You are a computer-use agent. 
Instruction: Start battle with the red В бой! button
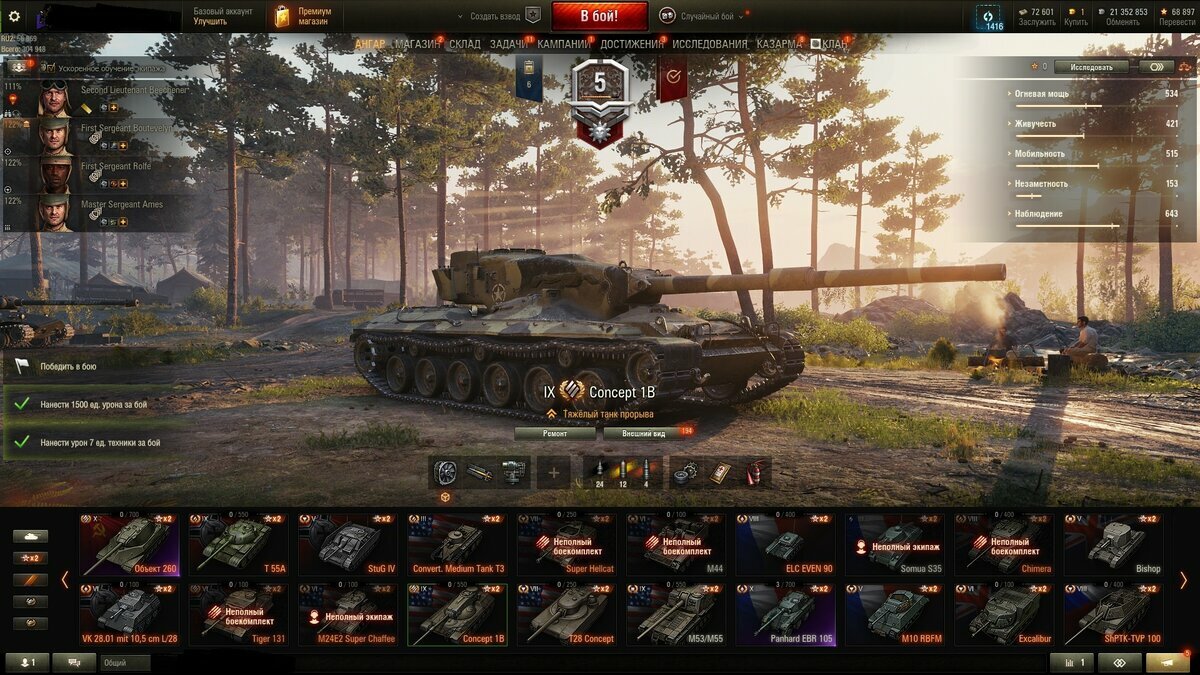599,16
